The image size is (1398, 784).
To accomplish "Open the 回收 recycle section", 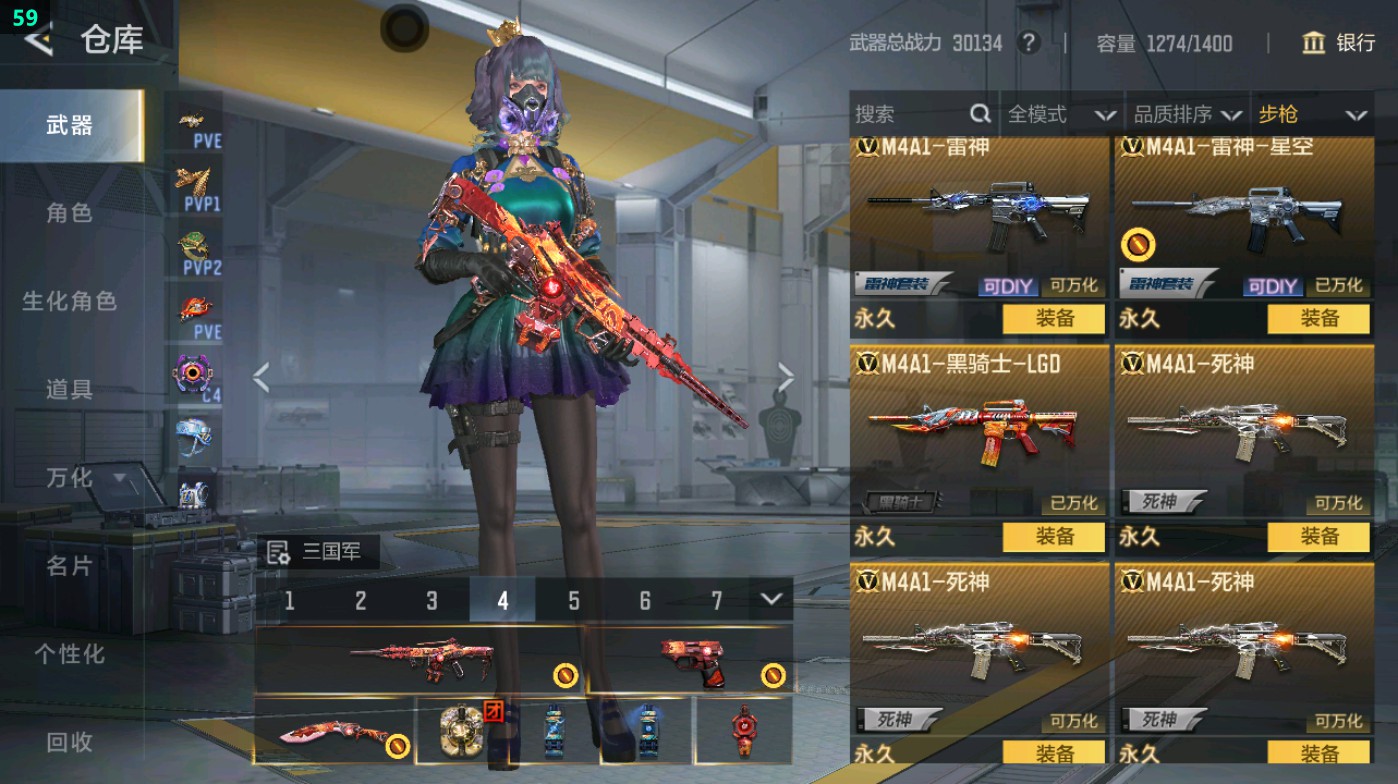I will pos(69,742).
